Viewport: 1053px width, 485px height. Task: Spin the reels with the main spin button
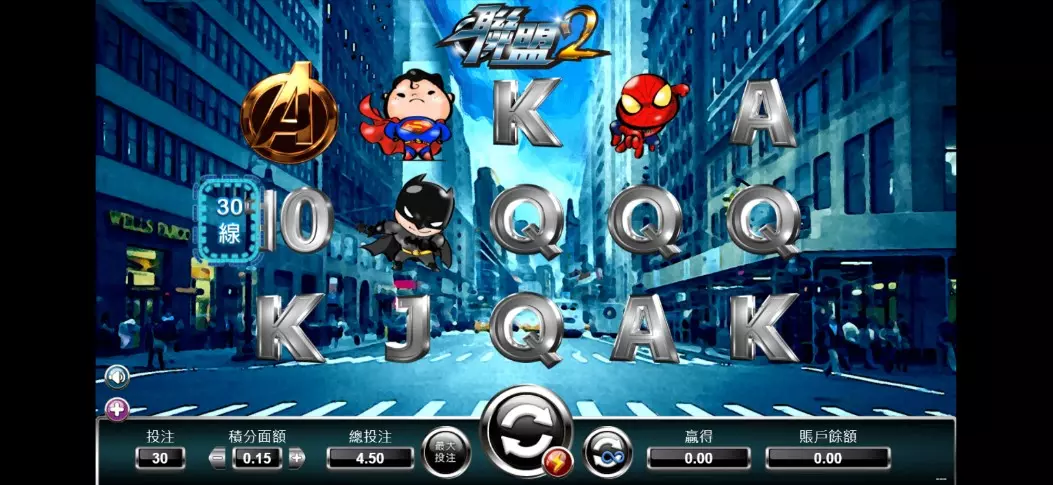click(525, 431)
